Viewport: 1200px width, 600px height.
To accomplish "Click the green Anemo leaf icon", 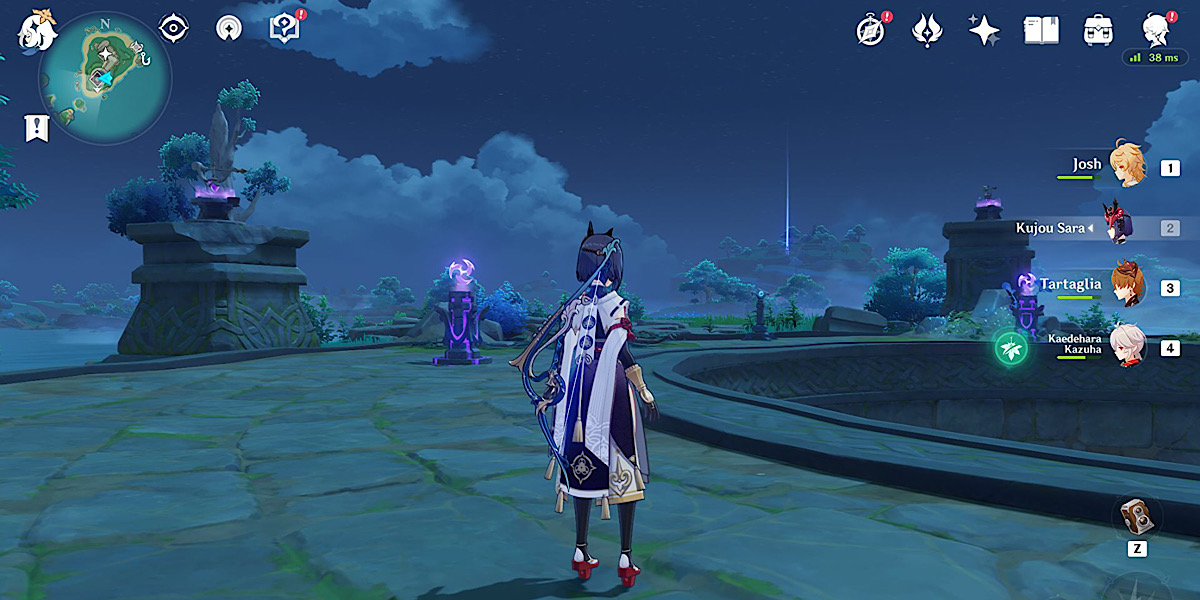I will [x=1010, y=348].
